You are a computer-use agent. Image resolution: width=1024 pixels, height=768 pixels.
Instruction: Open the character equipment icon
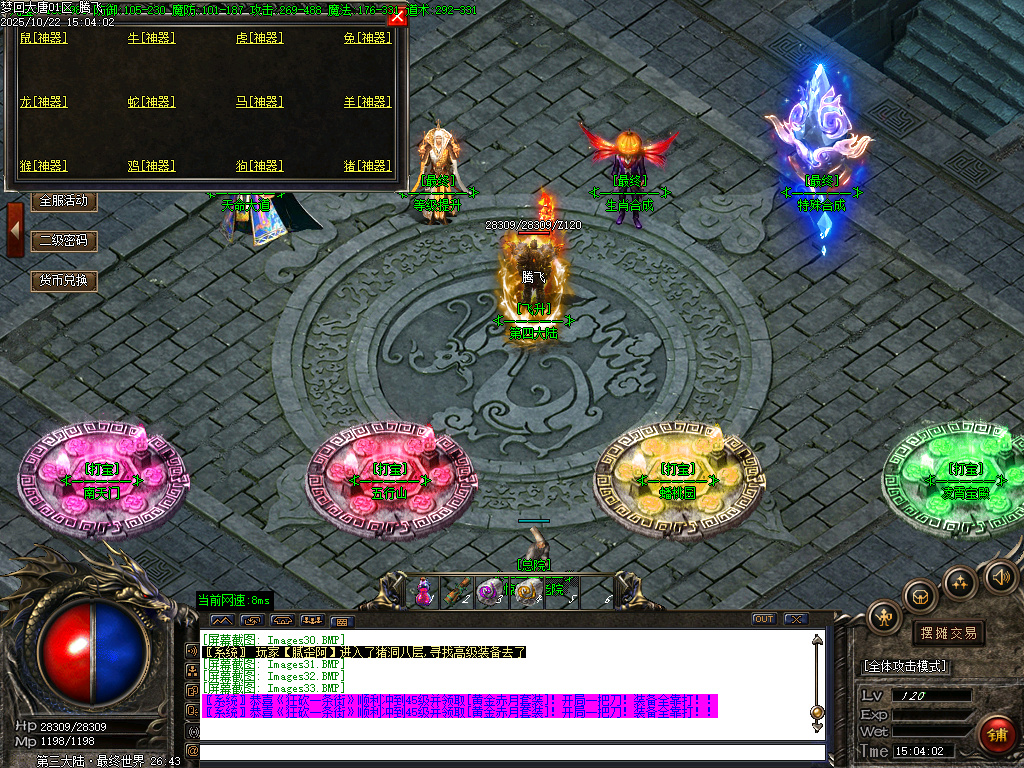coord(884,617)
